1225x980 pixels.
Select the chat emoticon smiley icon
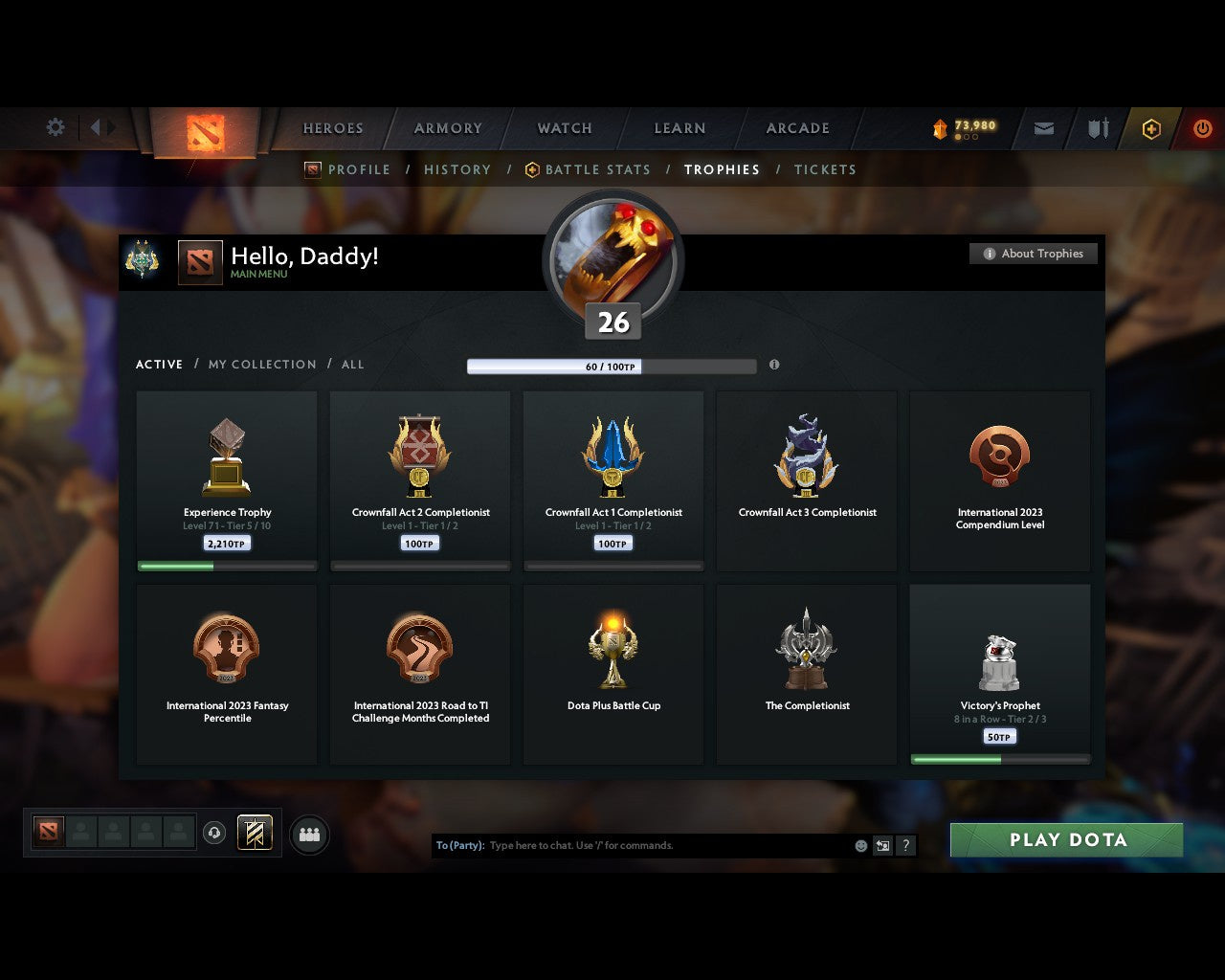point(858,845)
